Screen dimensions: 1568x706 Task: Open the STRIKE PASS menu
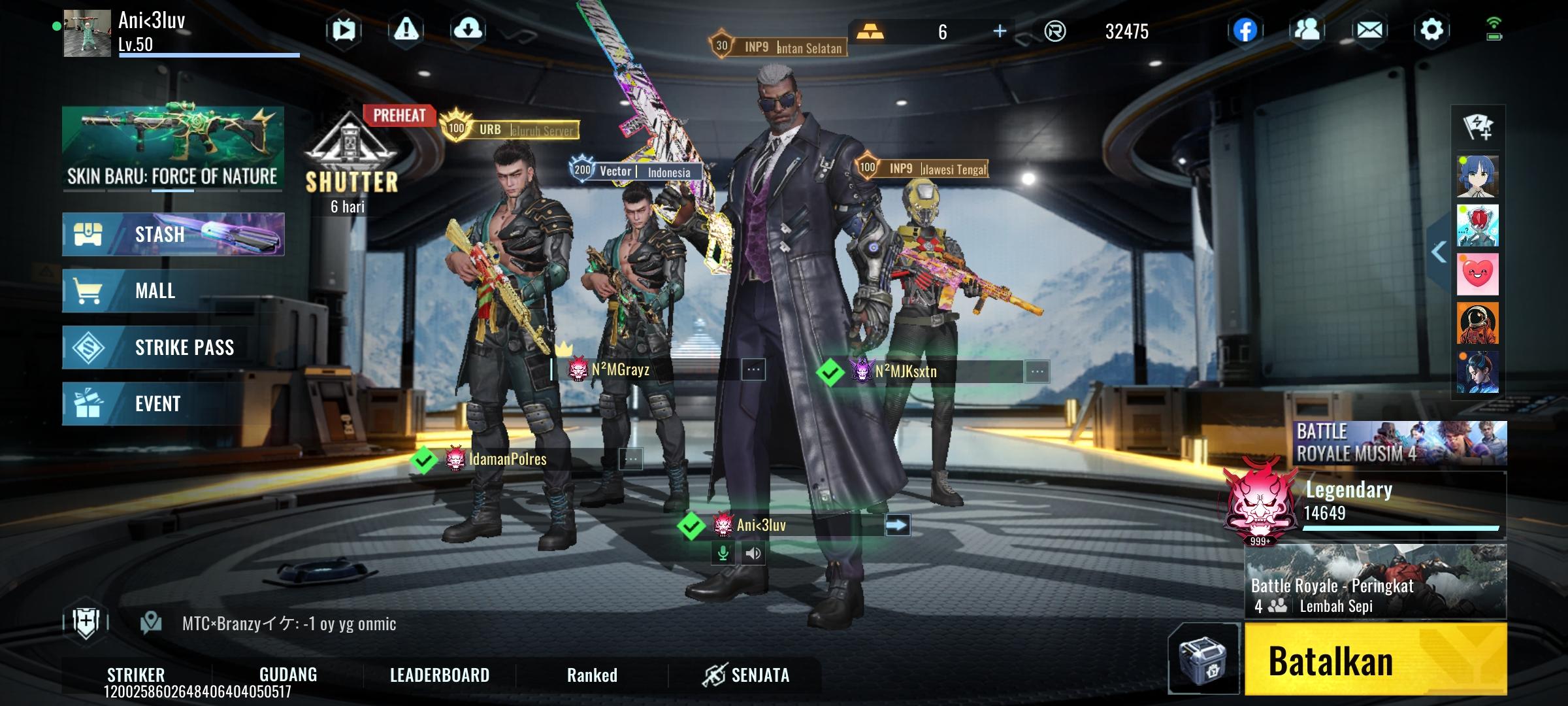pos(173,347)
